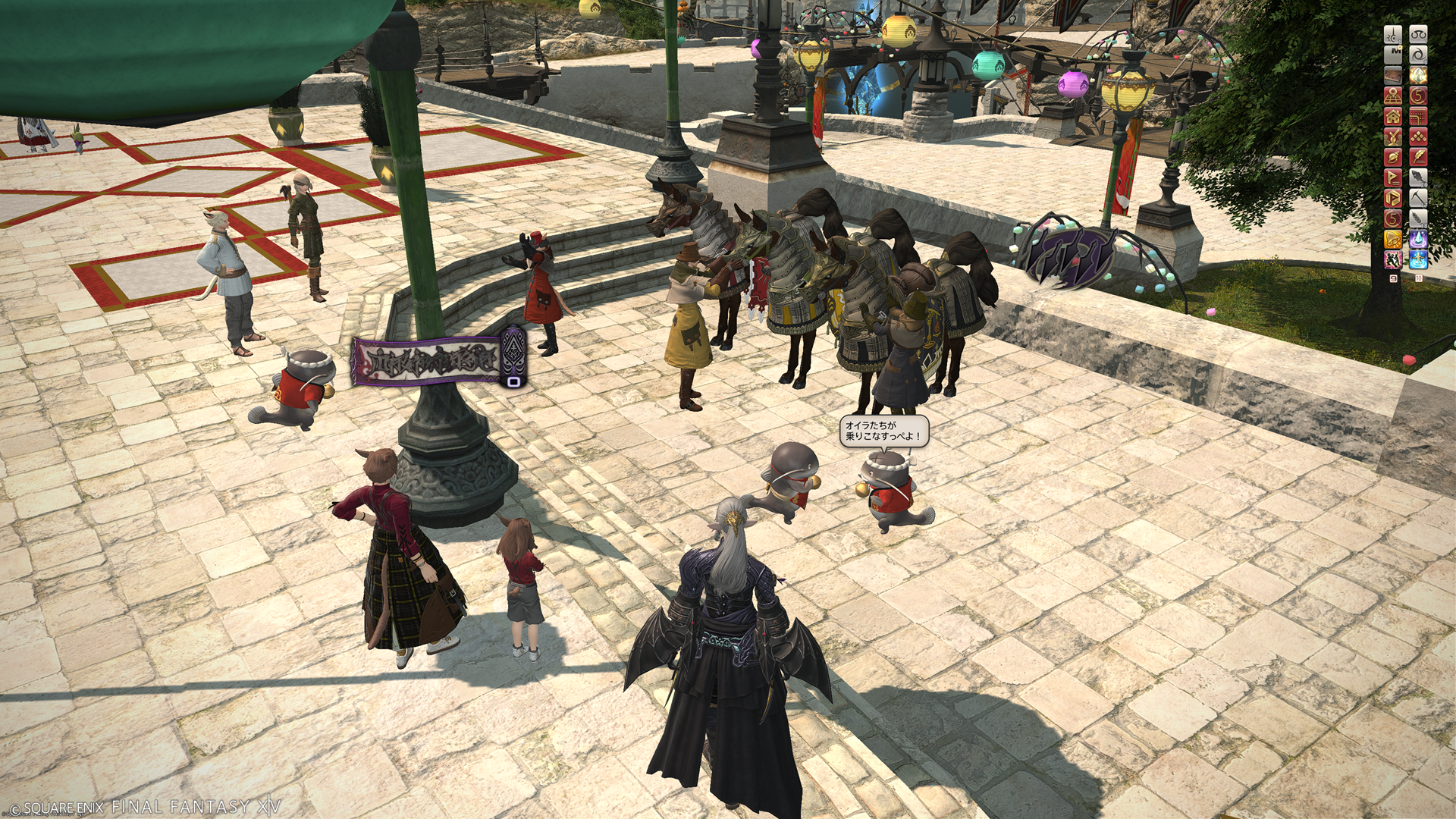Open the crossed tools over figures icon
Viewport: 1456px width, 819px height.
pyautogui.click(x=1393, y=137)
